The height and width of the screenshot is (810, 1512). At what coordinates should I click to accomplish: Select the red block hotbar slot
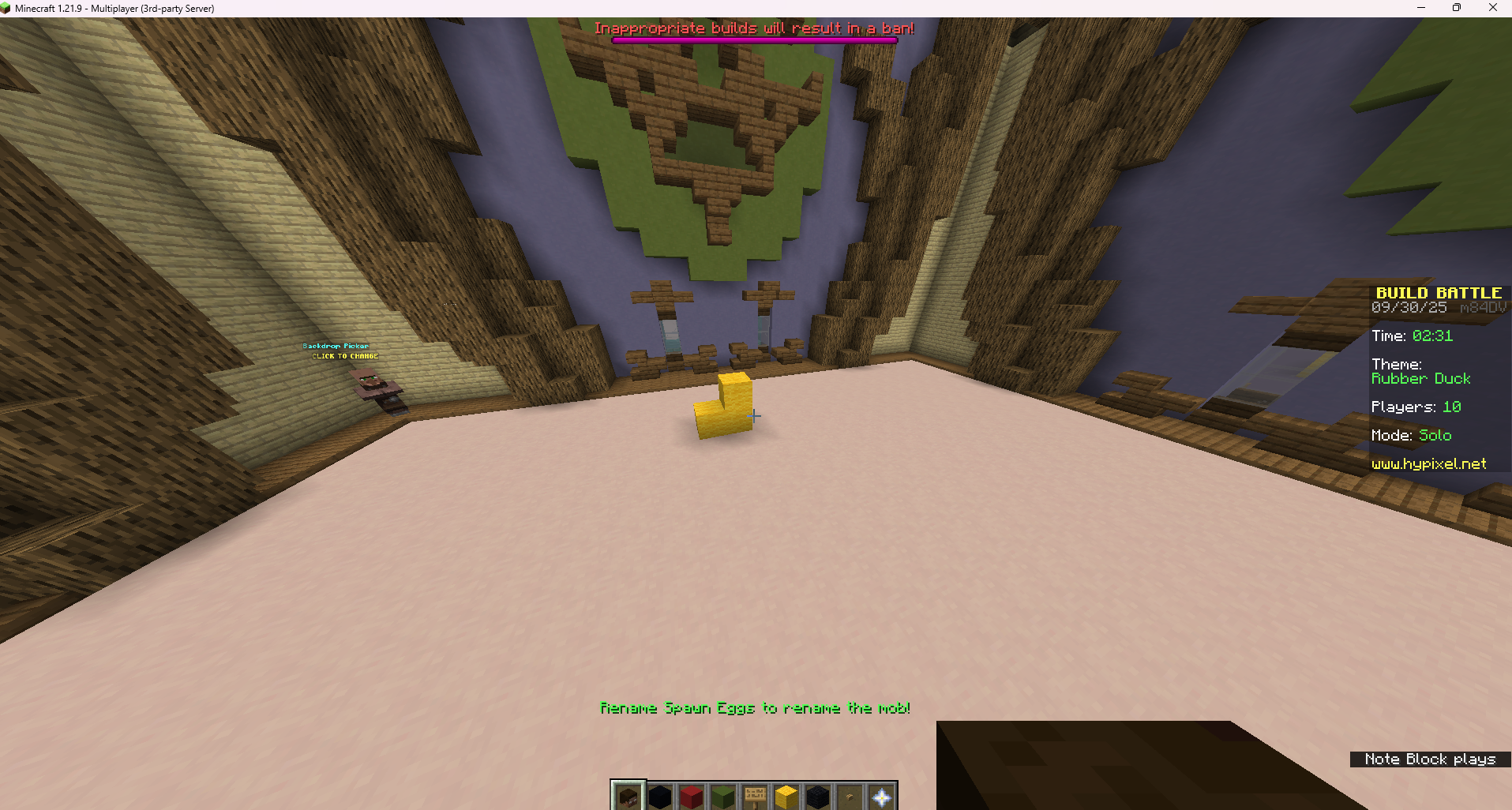pyautogui.click(x=692, y=796)
